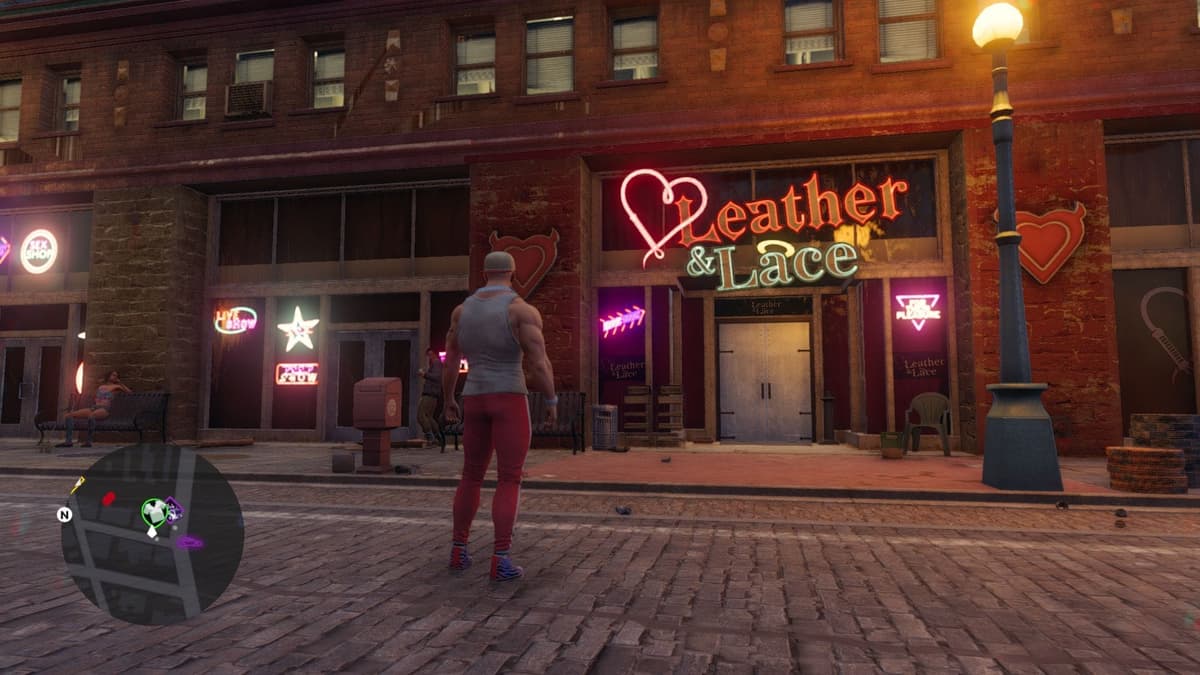Click the north compass indicator

[65, 515]
